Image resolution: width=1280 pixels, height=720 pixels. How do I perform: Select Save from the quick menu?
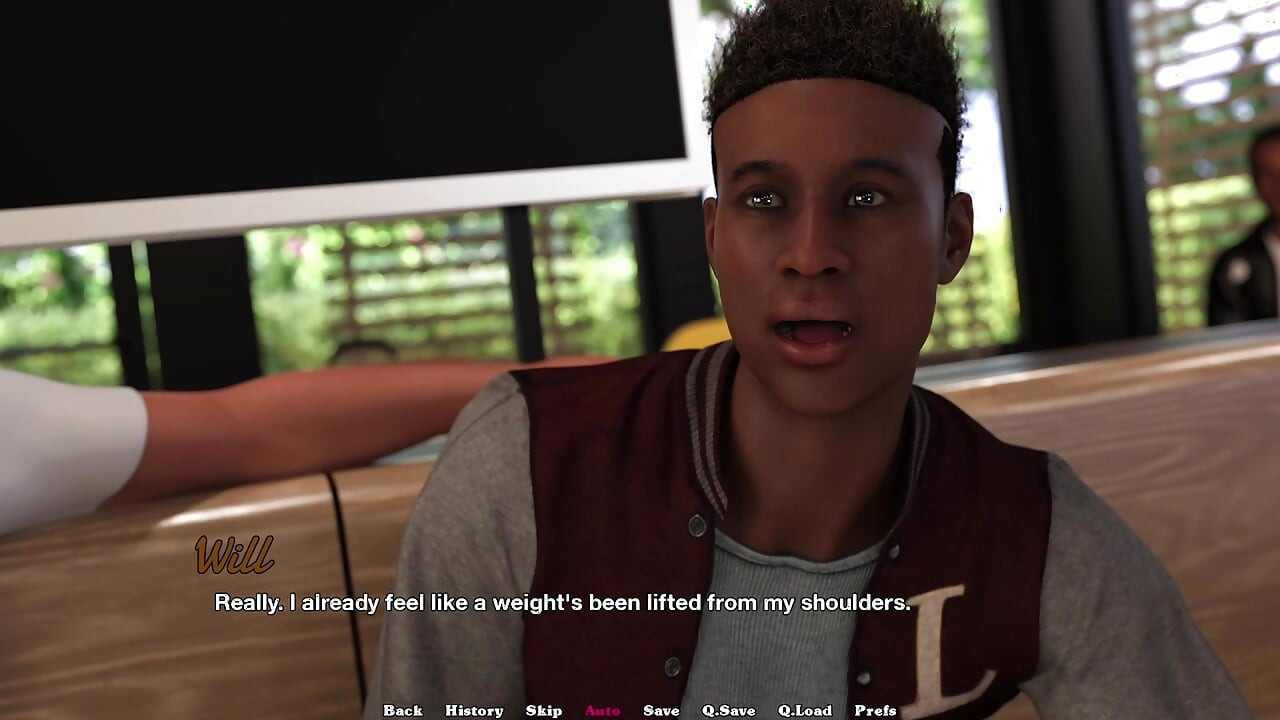click(x=661, y=710)
